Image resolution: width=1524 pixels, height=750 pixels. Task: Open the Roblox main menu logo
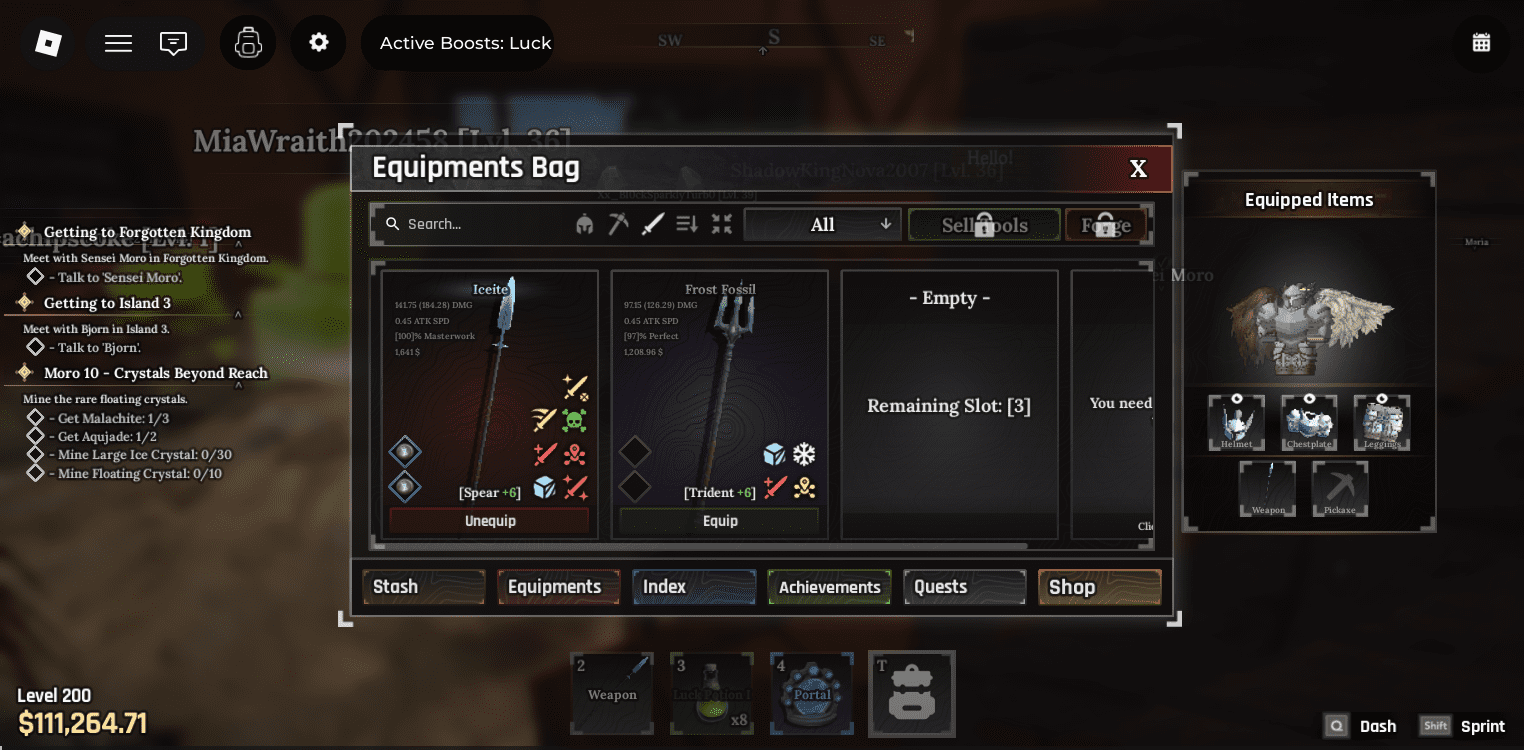click(x=48, y=43)
